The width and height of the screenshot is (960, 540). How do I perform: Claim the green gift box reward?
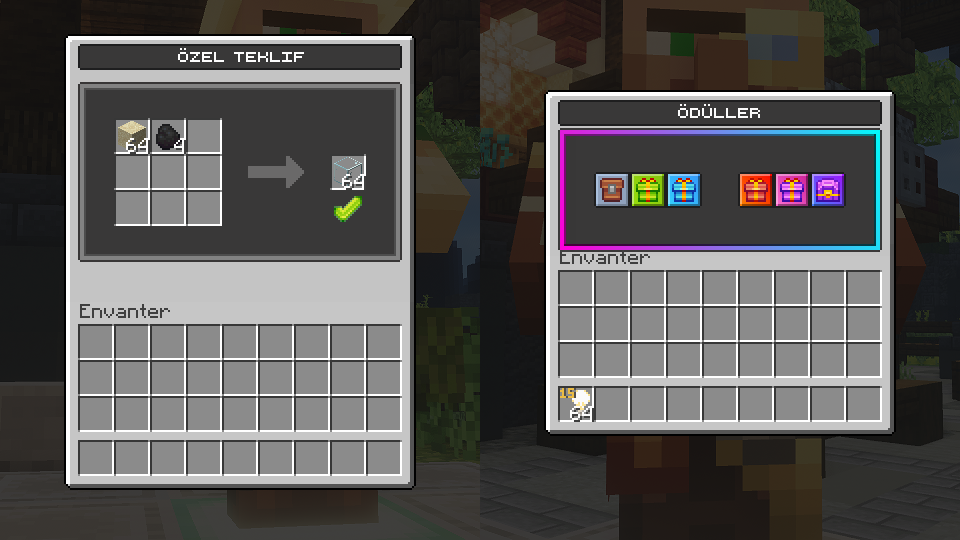648,190
